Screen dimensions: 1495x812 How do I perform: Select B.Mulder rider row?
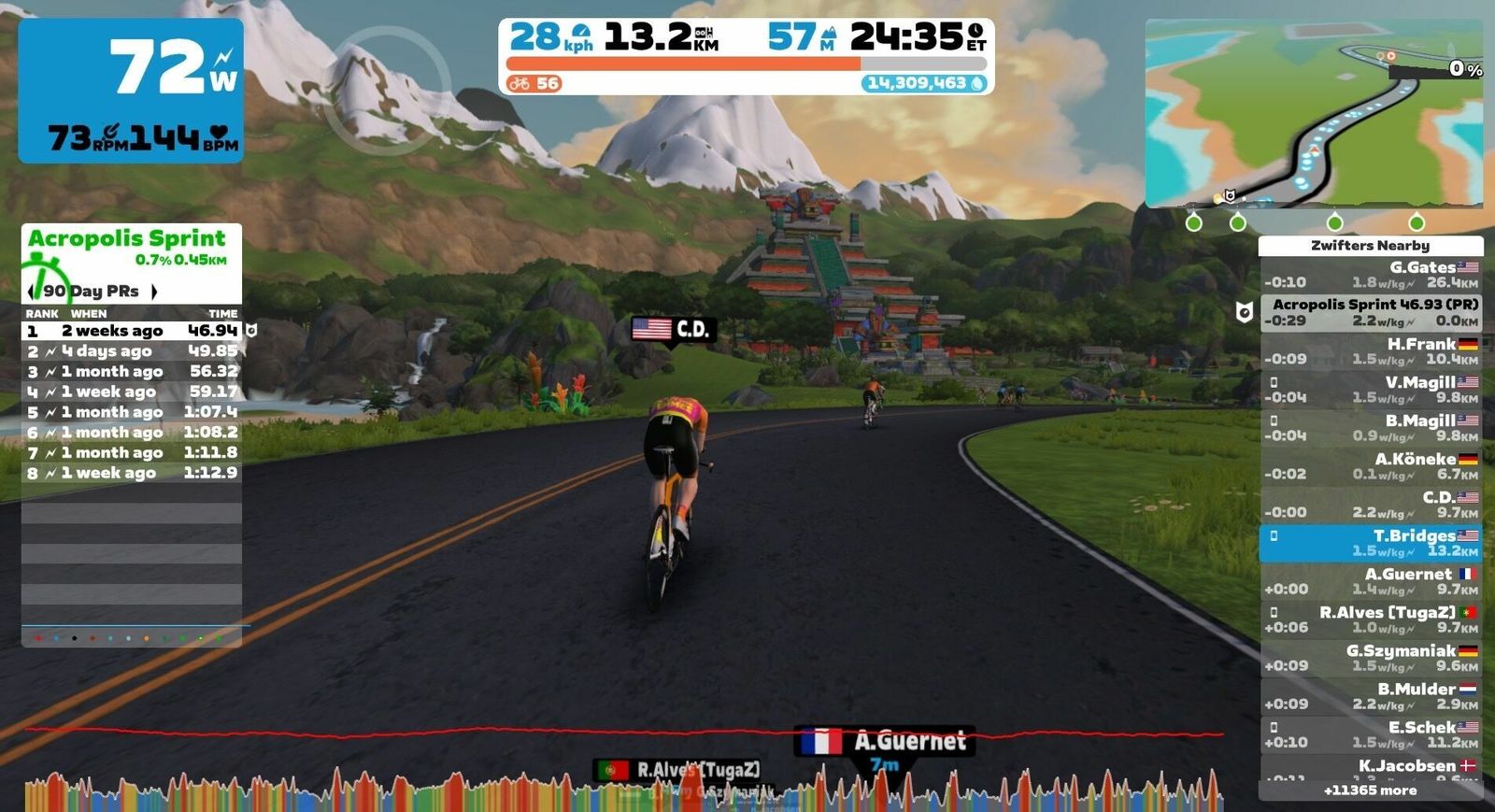click(1370, 696)
